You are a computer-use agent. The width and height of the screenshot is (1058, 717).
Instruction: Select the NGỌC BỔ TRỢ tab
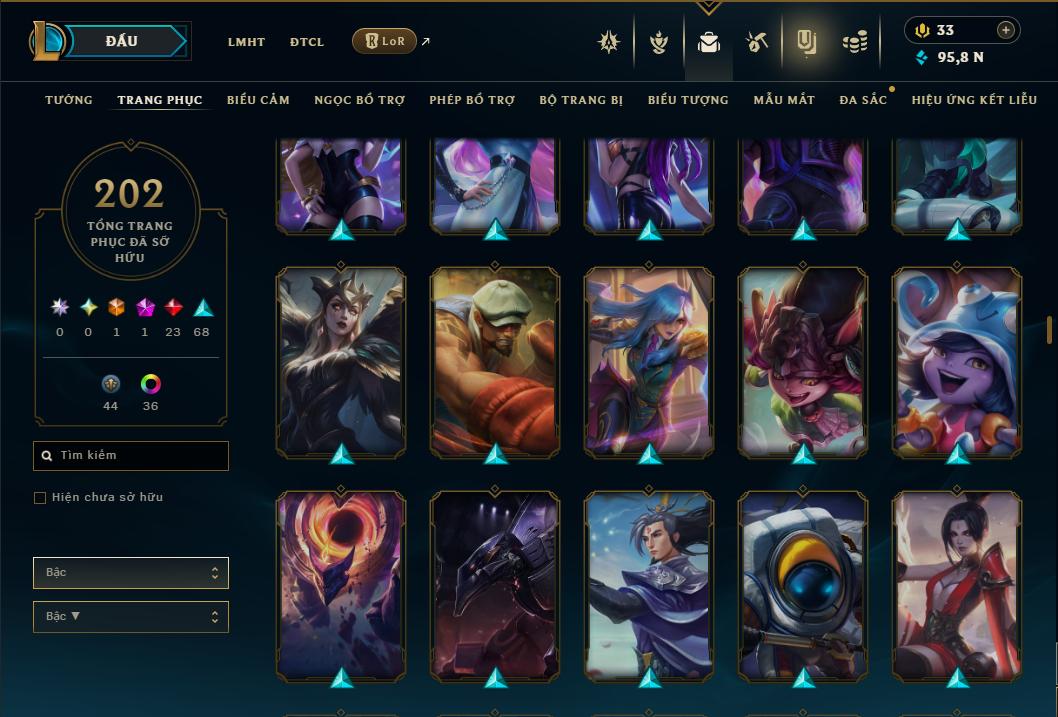359,100
